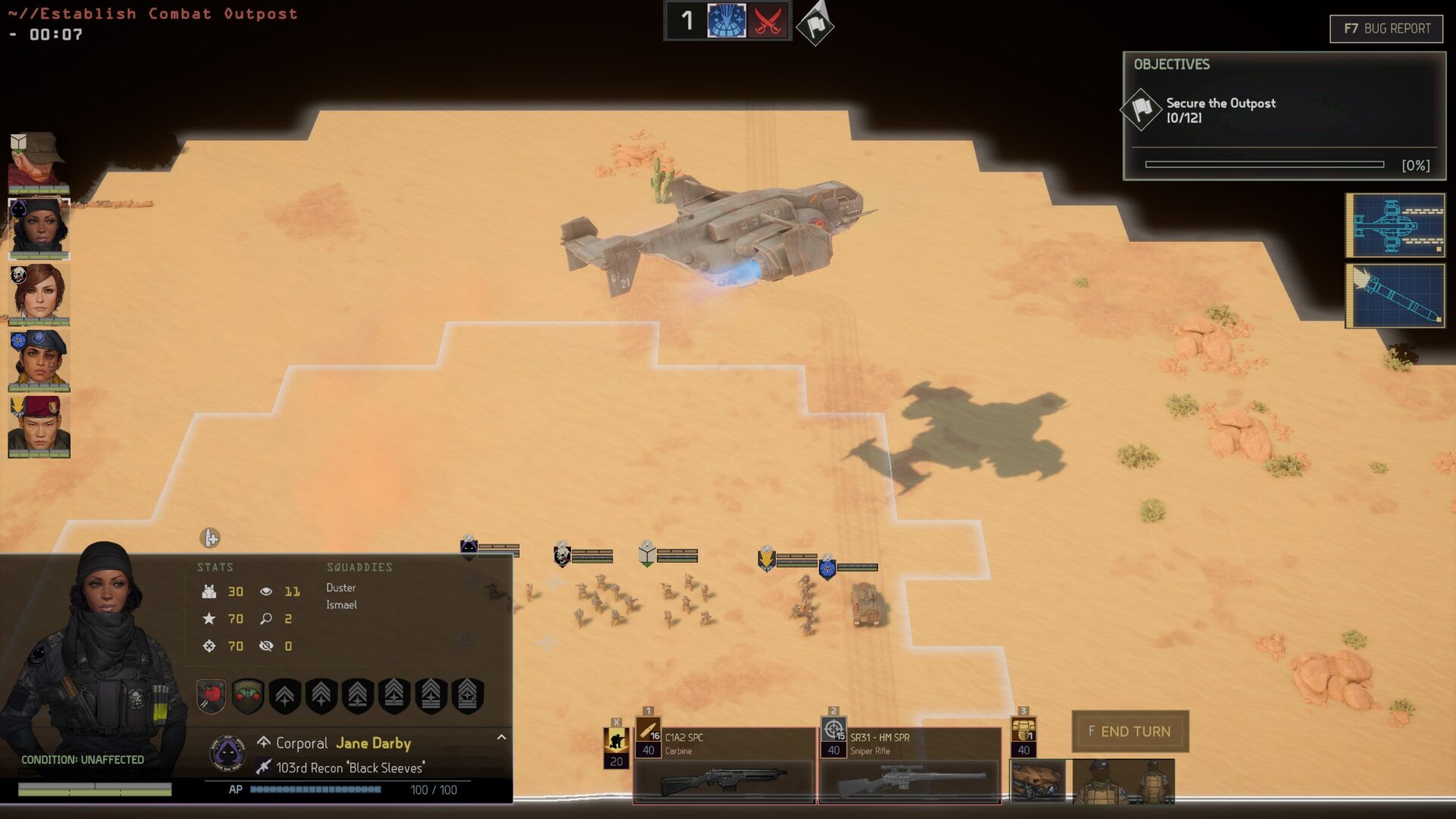1456x819 pixels.
Task: Select the C1A2 SPC carbine weapon
Action: [x=723, y=764]
